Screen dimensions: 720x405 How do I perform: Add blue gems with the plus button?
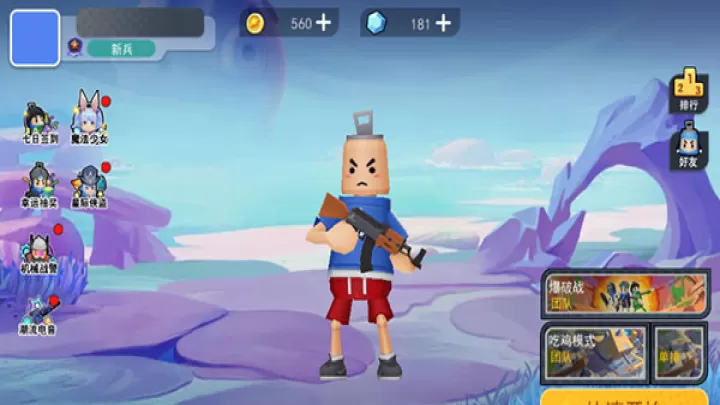click(443, 24)
